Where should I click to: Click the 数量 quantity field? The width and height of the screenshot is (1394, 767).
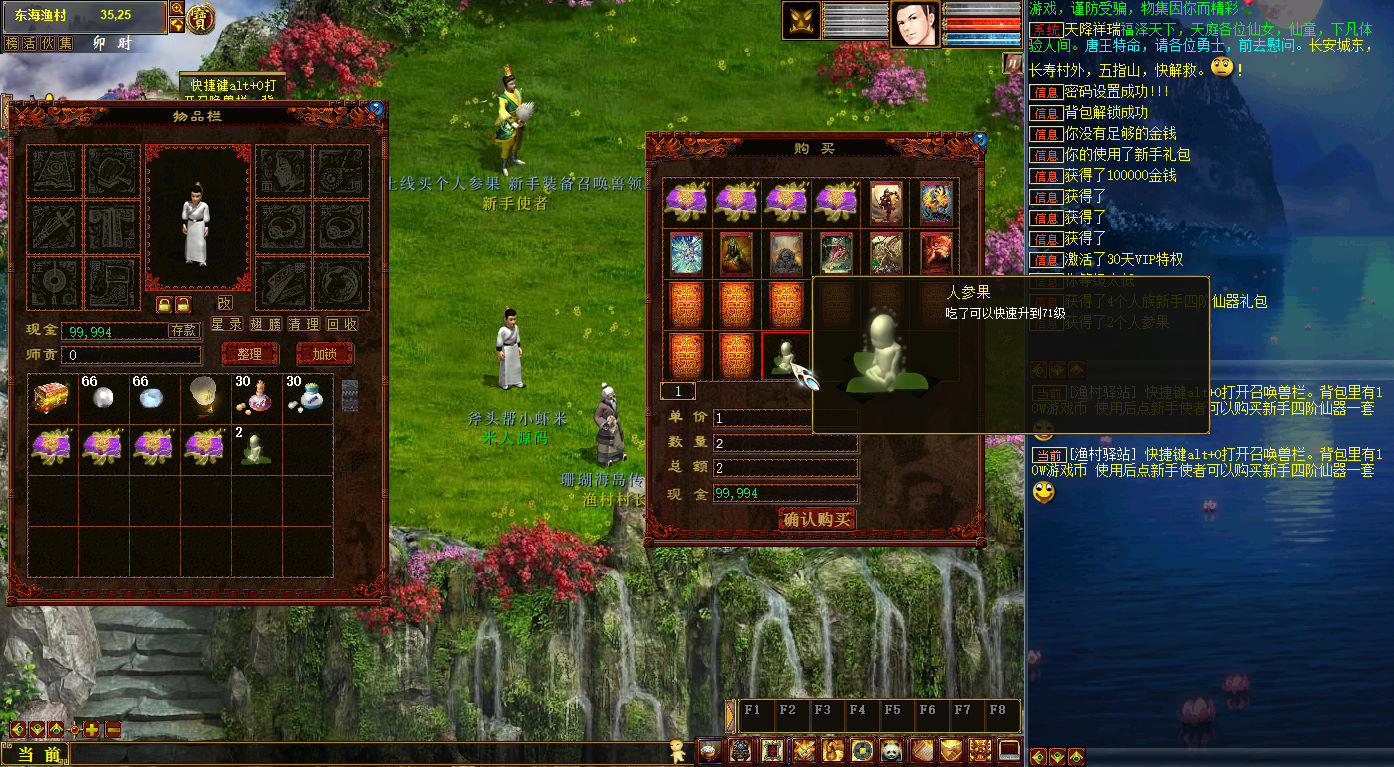coord(785,443)
